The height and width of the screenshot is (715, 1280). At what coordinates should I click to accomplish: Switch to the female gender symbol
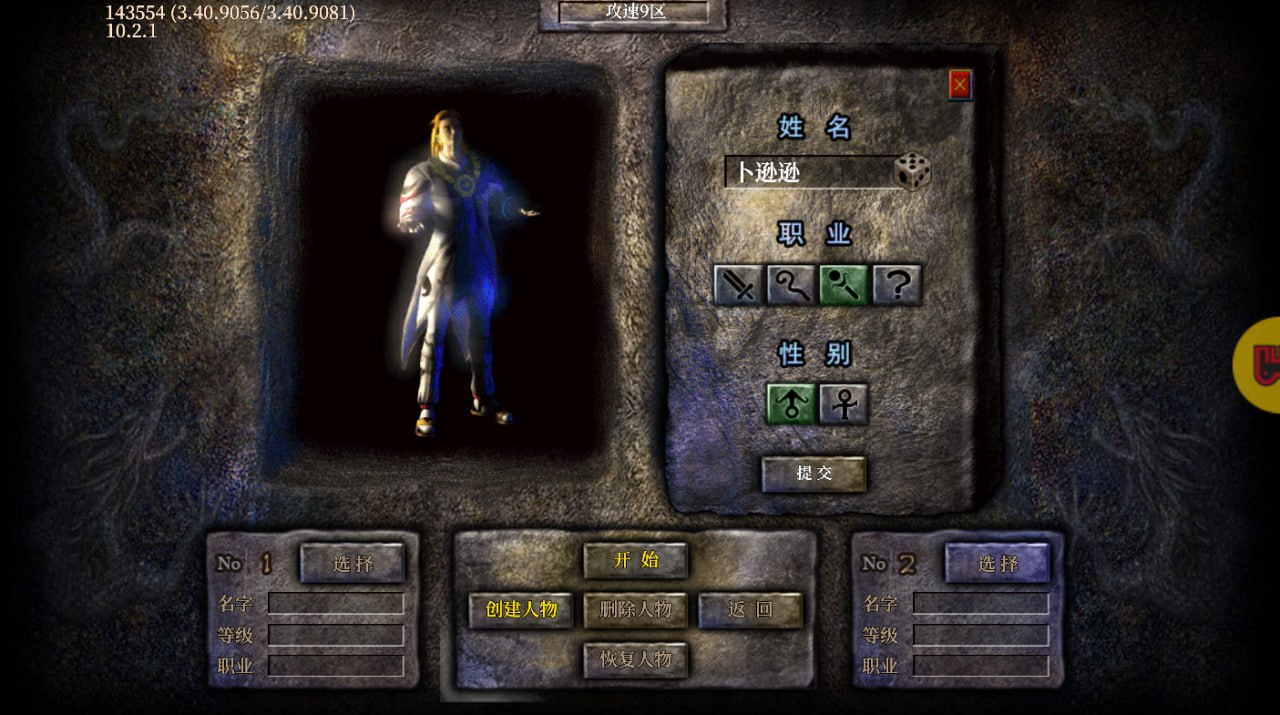coord(844,404)
